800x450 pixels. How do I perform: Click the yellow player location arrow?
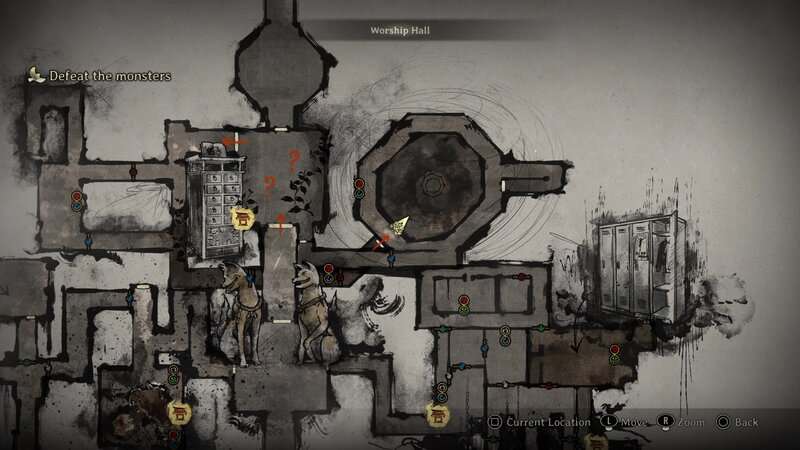(400, 227)
